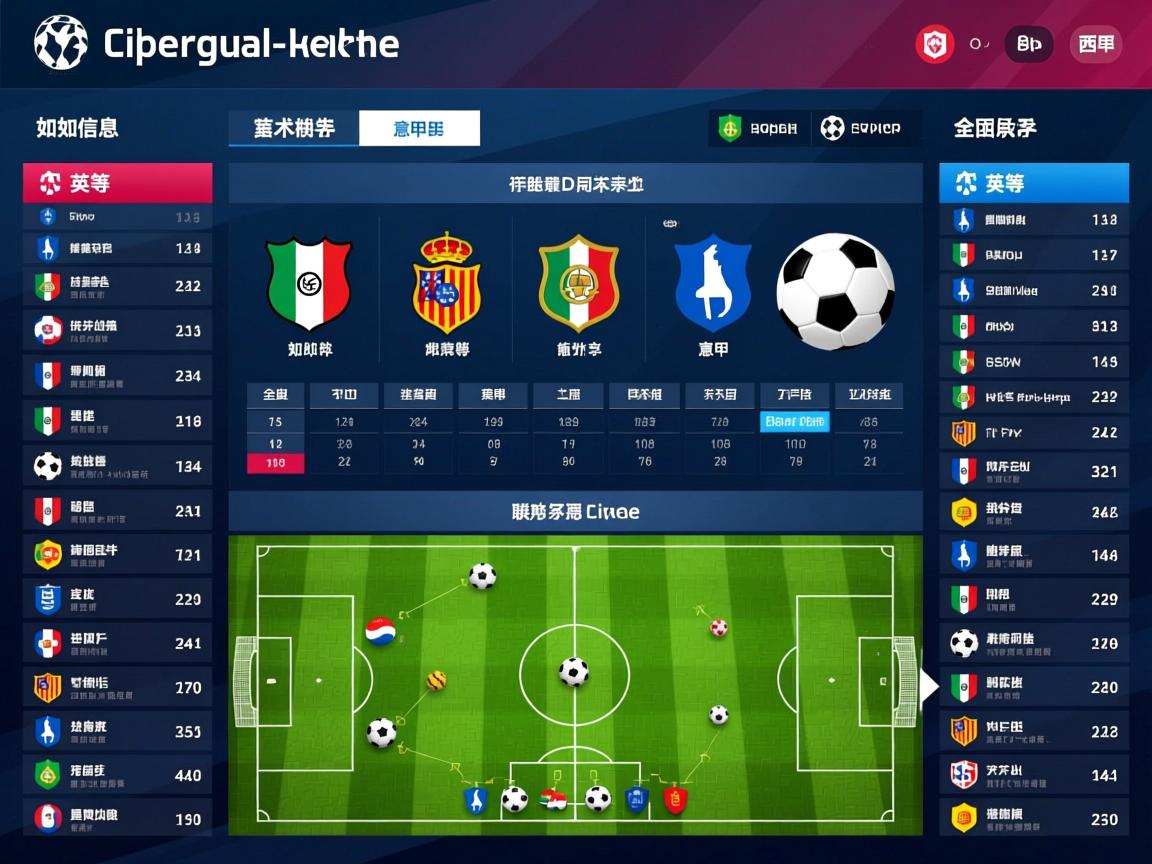
Task: Toggle the soccer ball filter button
Action: 860,128
